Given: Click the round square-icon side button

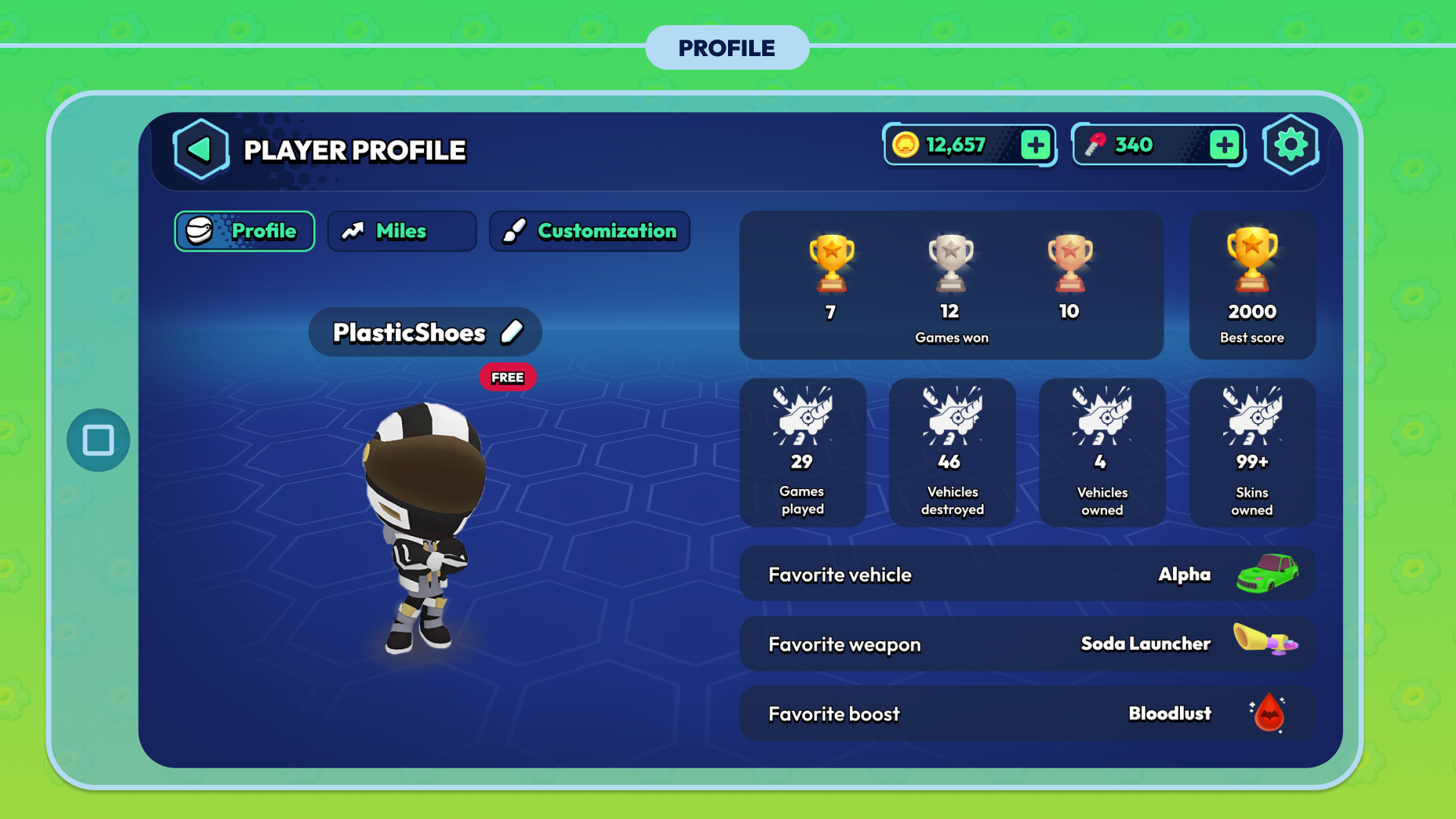Looking at the screenshot, I should coord(99,441).
